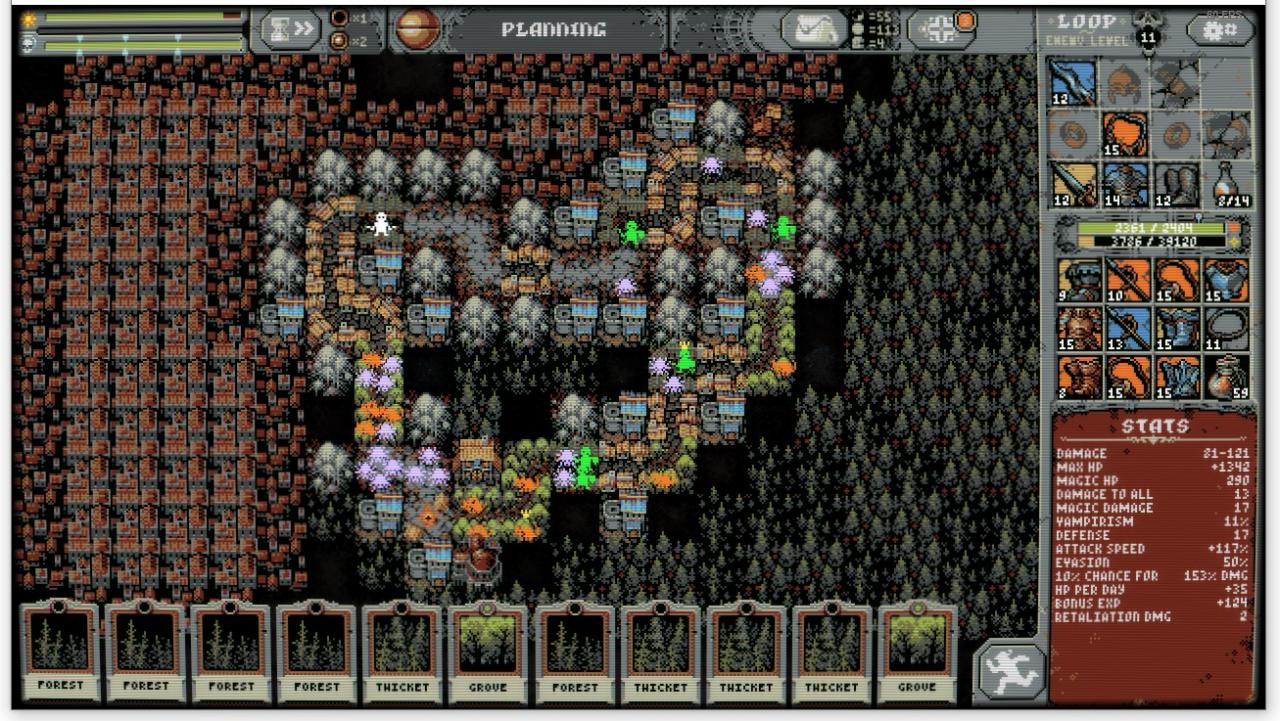The height and width of the screenshot is (721, 1280).
Task: Click the Planning mode banner
Action: pyautogui.click(x=553, y=30)
